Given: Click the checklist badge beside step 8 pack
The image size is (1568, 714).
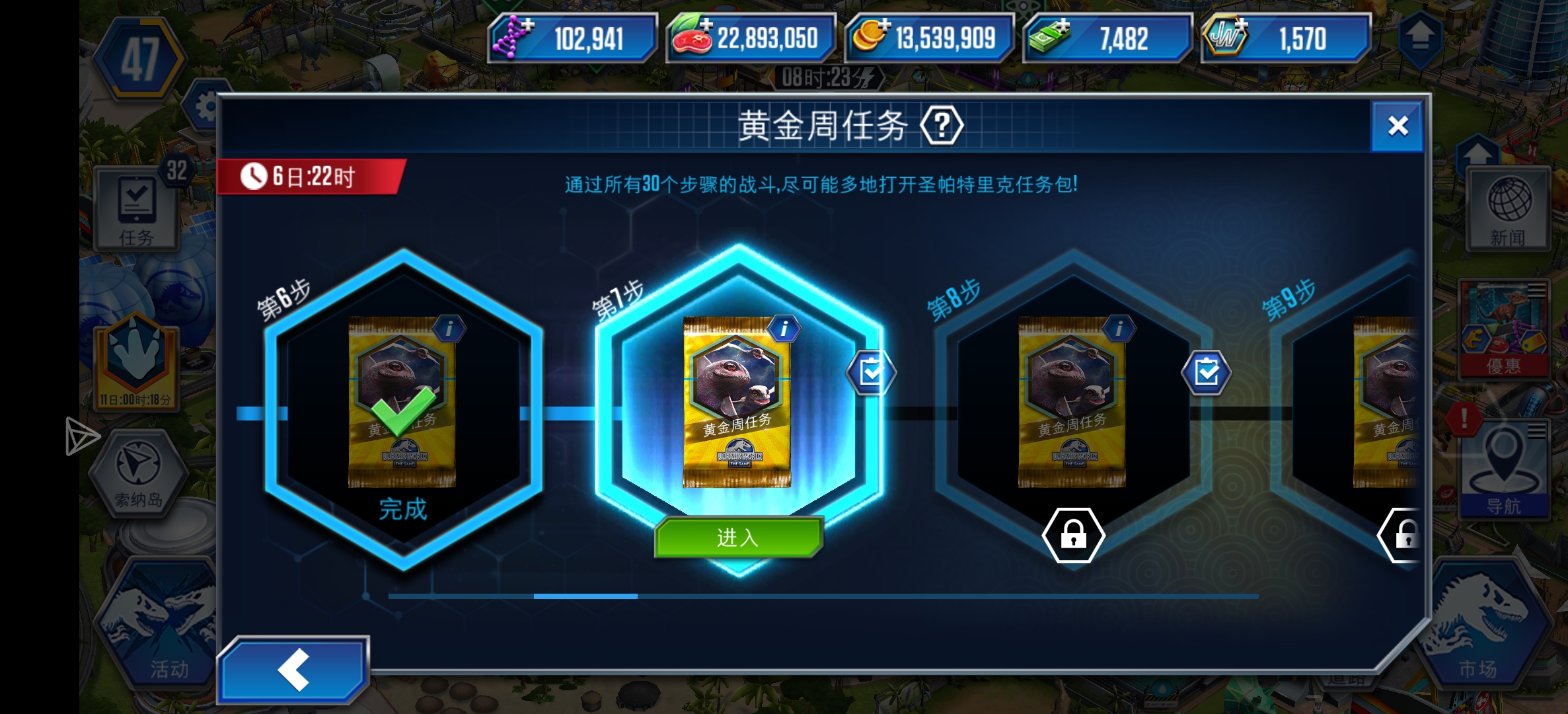Looking at the screenshot, I should coord(1205,372).
